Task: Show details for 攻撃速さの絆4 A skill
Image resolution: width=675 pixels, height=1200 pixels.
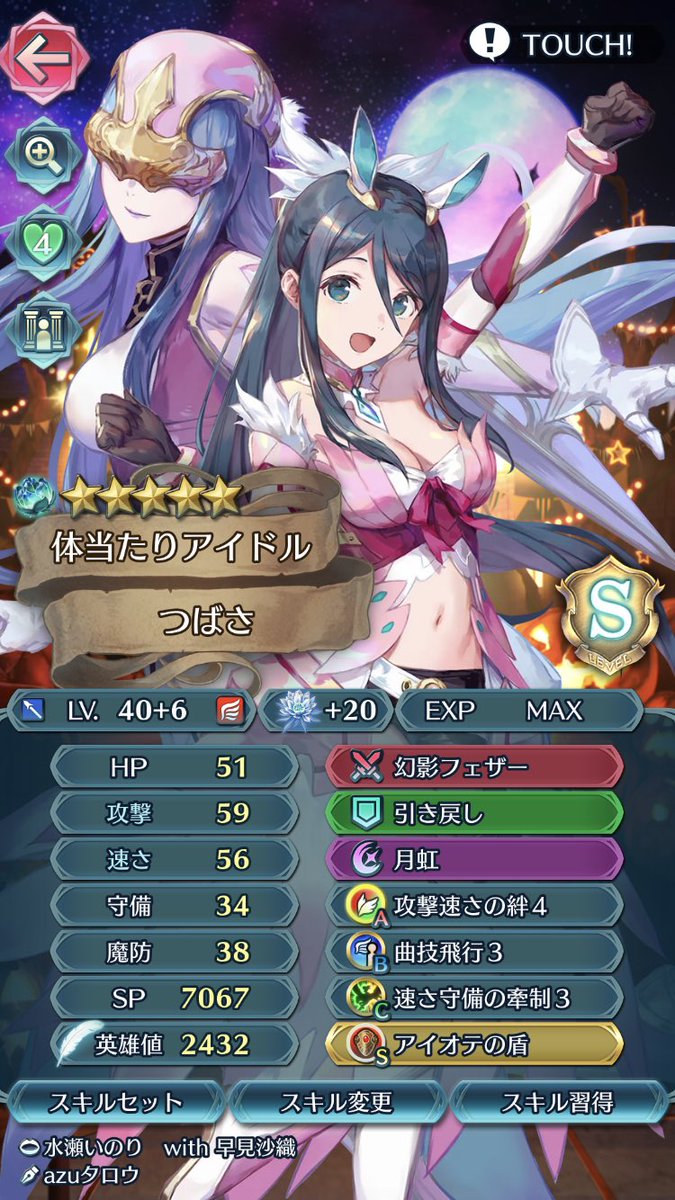Action: click(475, 905)
